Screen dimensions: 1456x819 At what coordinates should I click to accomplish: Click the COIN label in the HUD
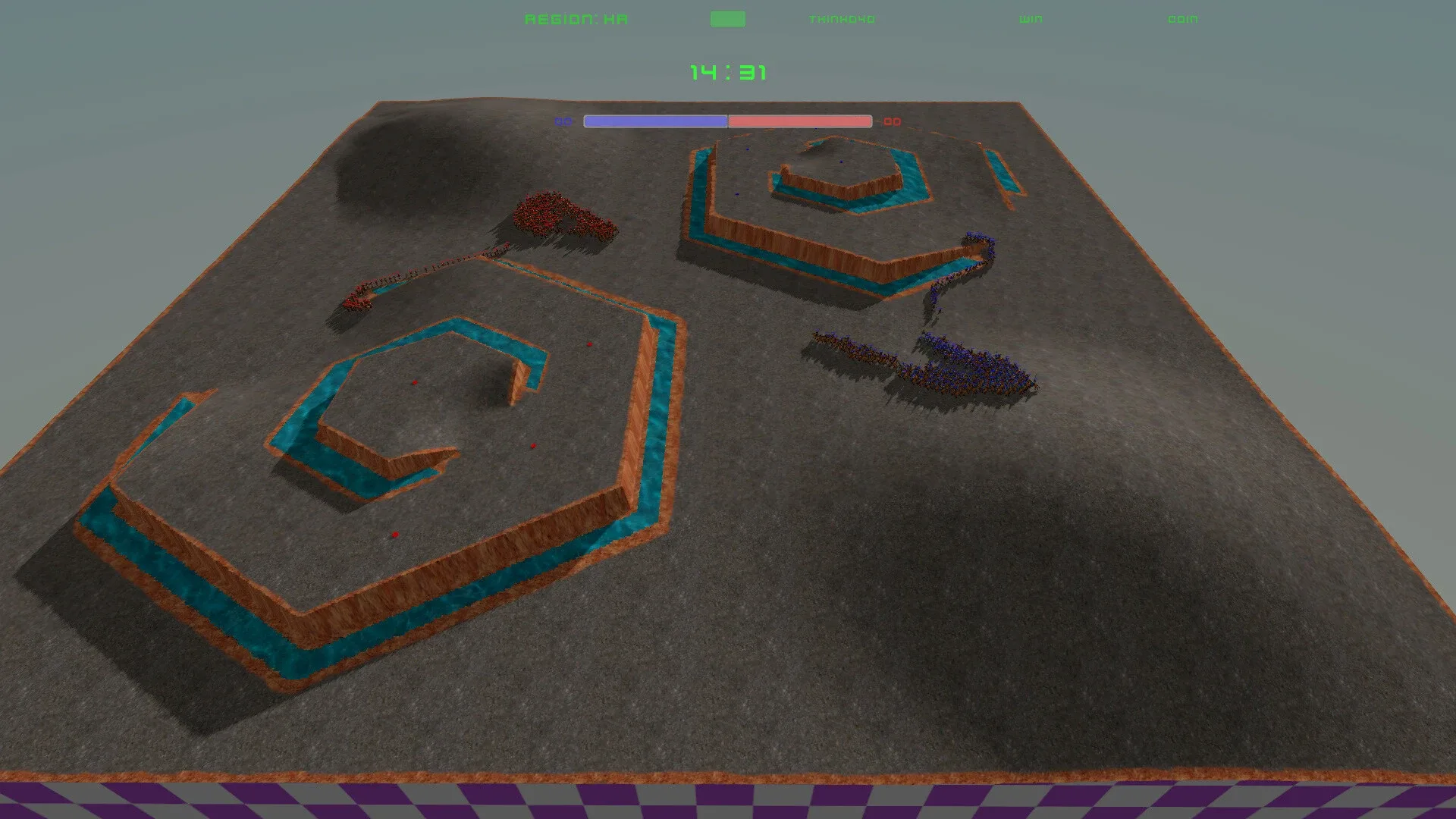coord(1185,18)
